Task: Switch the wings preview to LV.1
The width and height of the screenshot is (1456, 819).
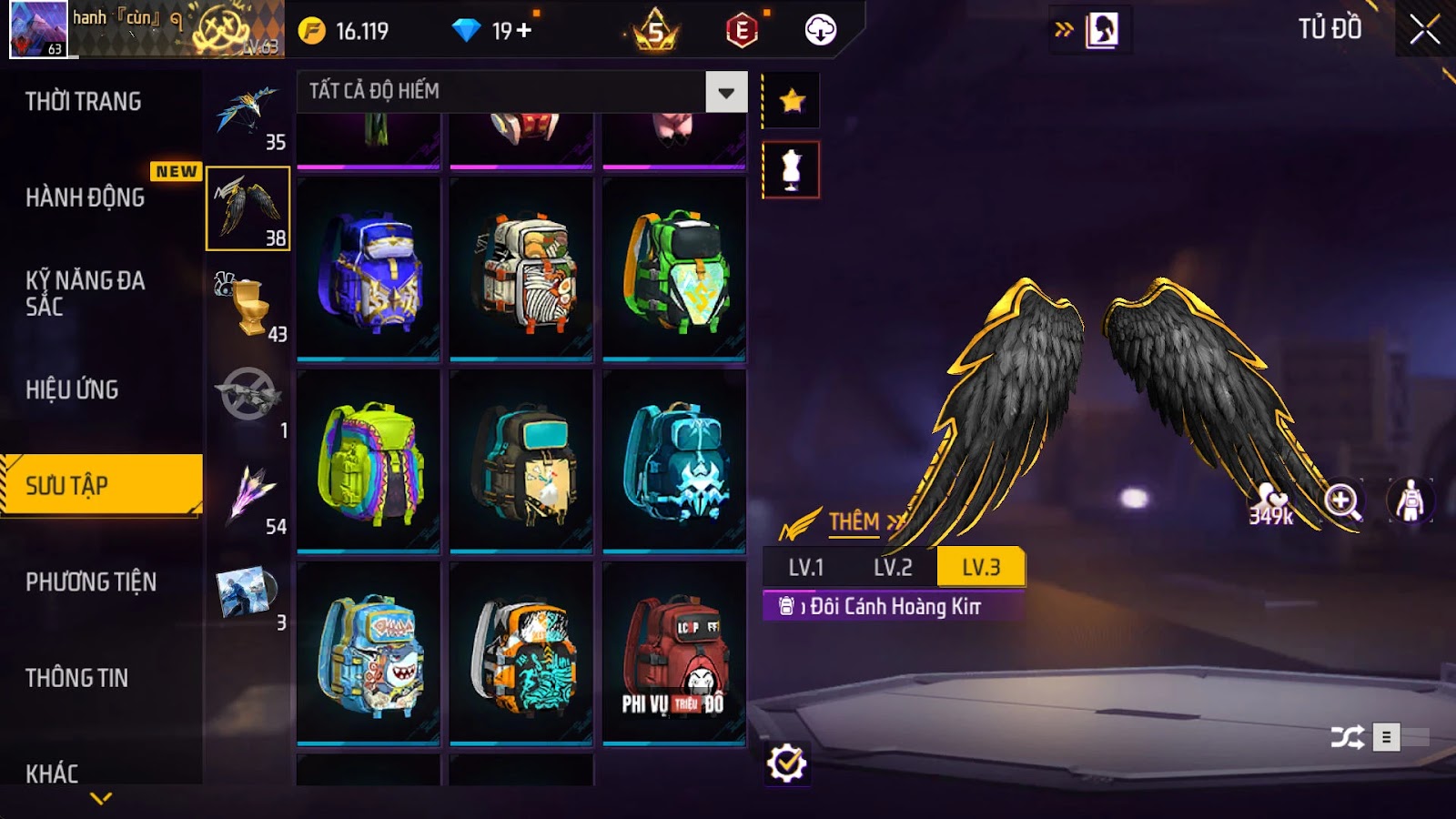Action: click(805, 568)
